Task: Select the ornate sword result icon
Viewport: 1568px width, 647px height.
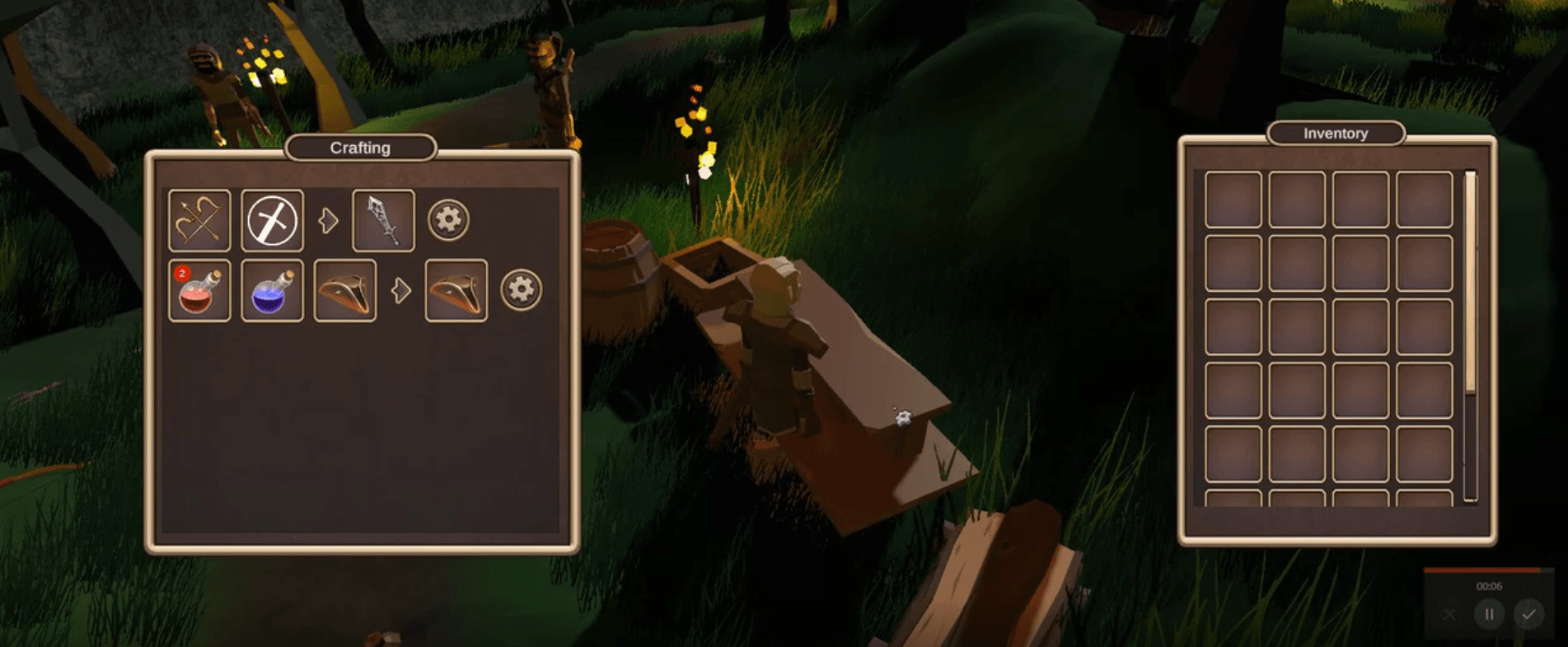Action: [383, 218]
